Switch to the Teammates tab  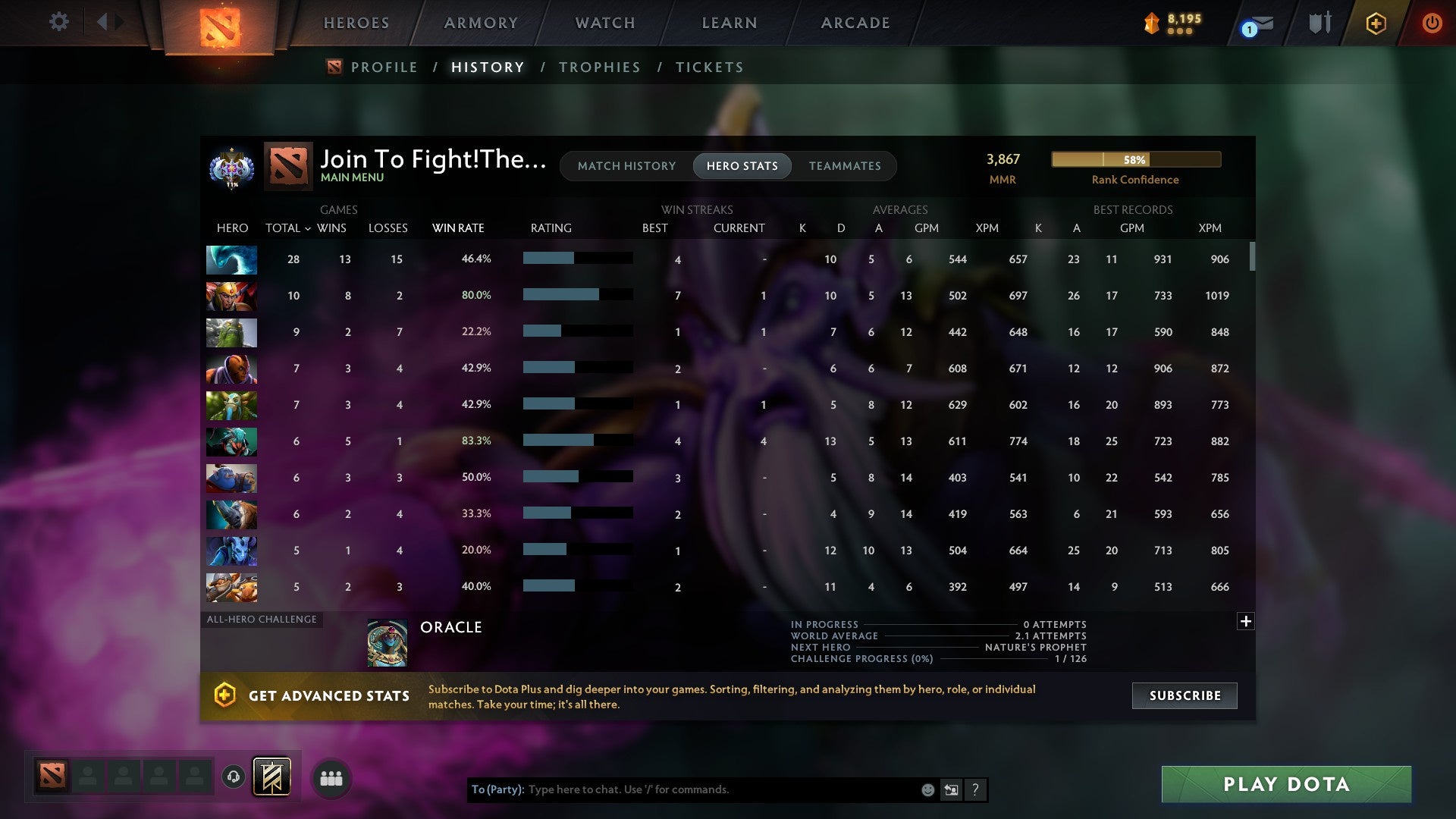tap(845, 166)
